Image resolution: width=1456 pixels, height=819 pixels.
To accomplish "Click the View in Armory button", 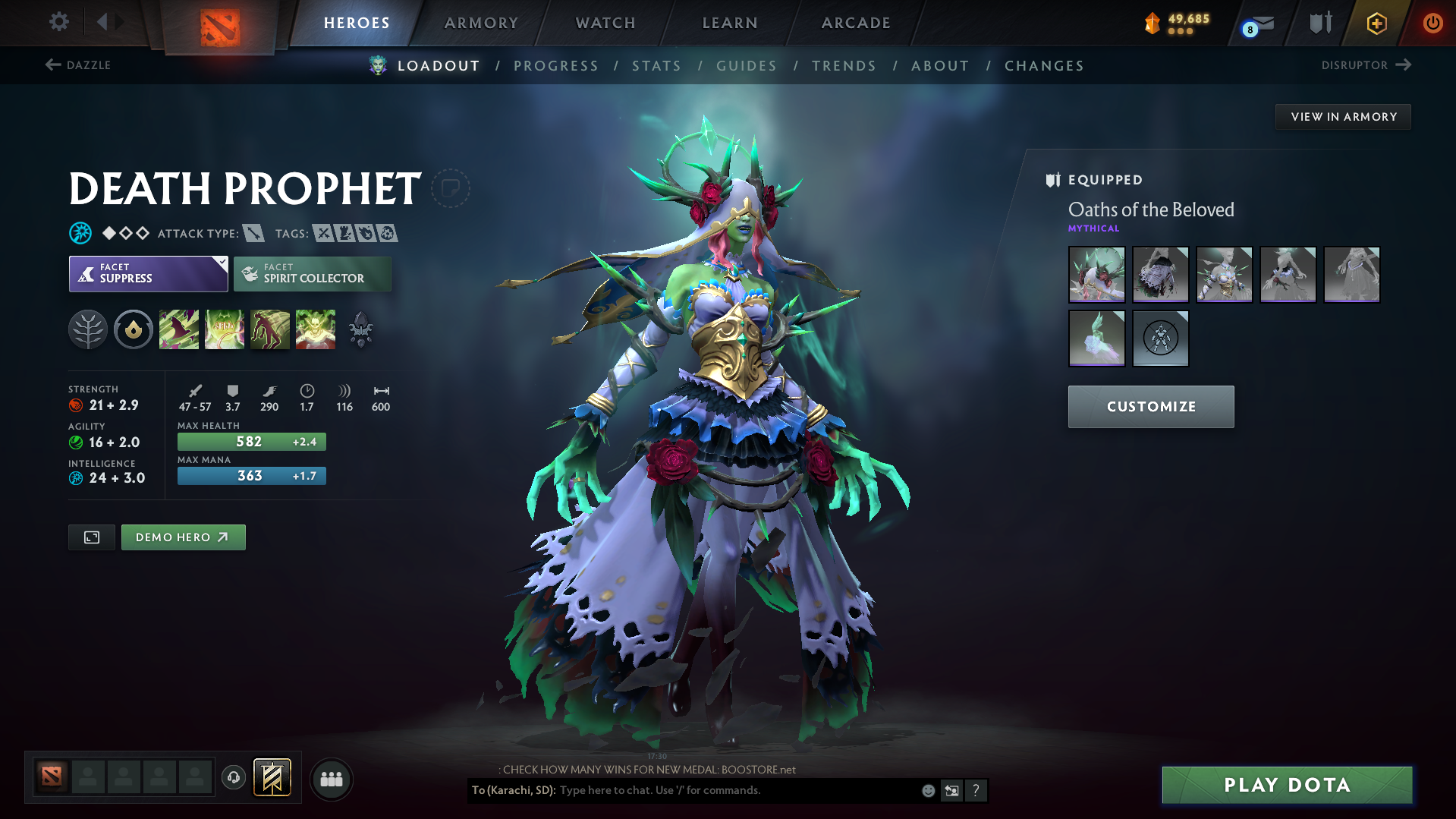I will (1343, 116).
